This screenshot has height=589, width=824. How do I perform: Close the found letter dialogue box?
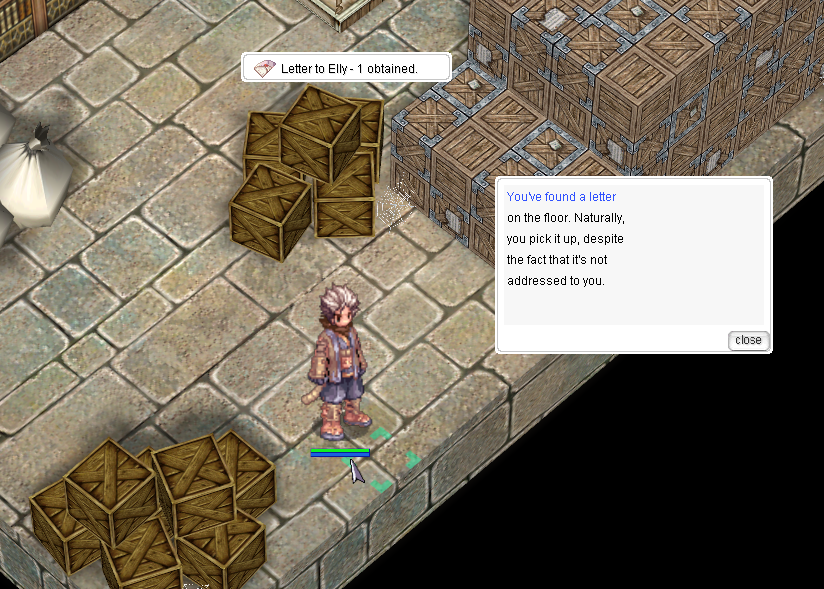click(x=747, y=340)
